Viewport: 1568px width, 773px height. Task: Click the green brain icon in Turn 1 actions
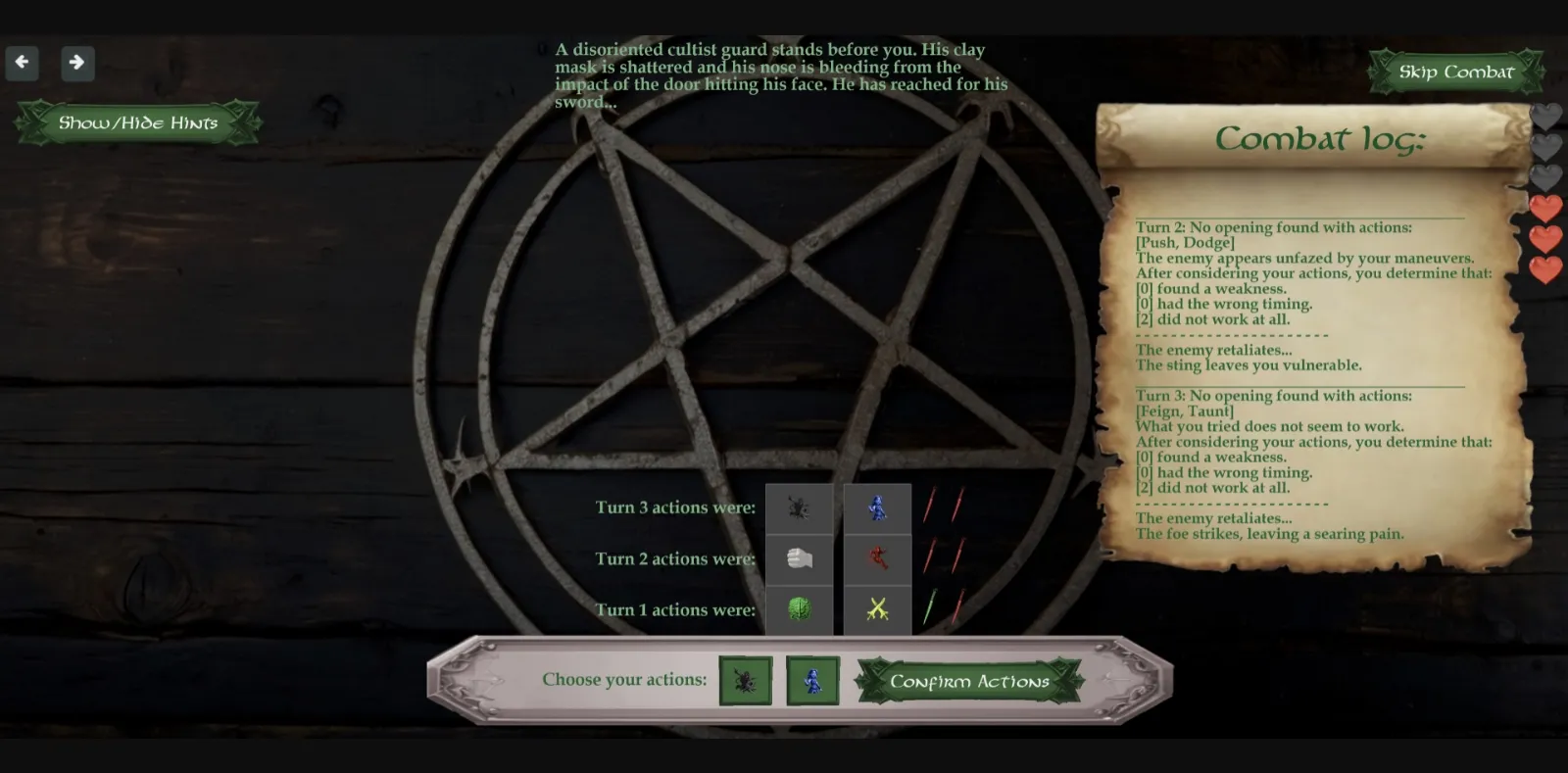(x=799, y=609)
